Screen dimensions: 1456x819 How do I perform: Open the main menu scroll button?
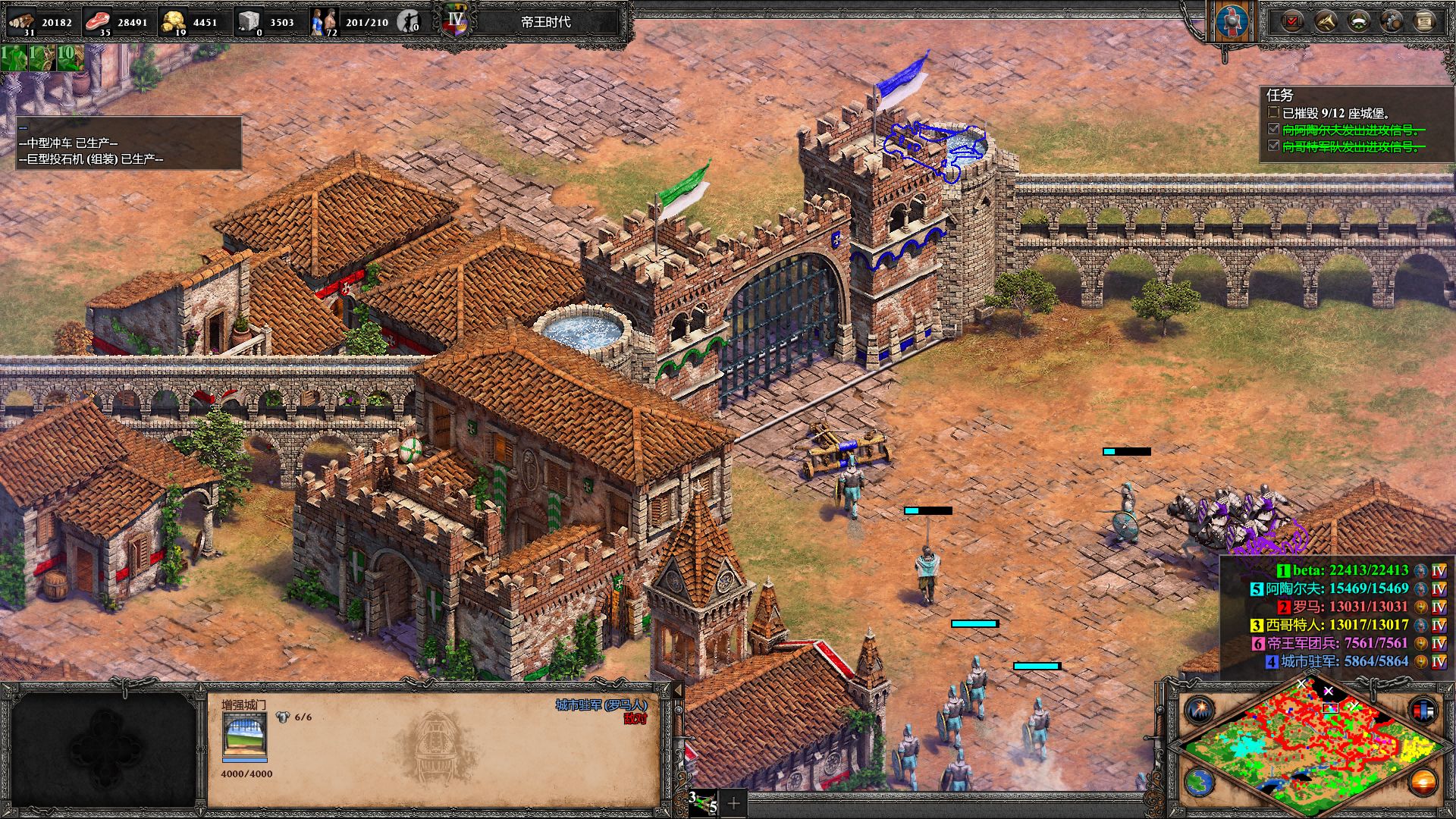pos(1424,21)
